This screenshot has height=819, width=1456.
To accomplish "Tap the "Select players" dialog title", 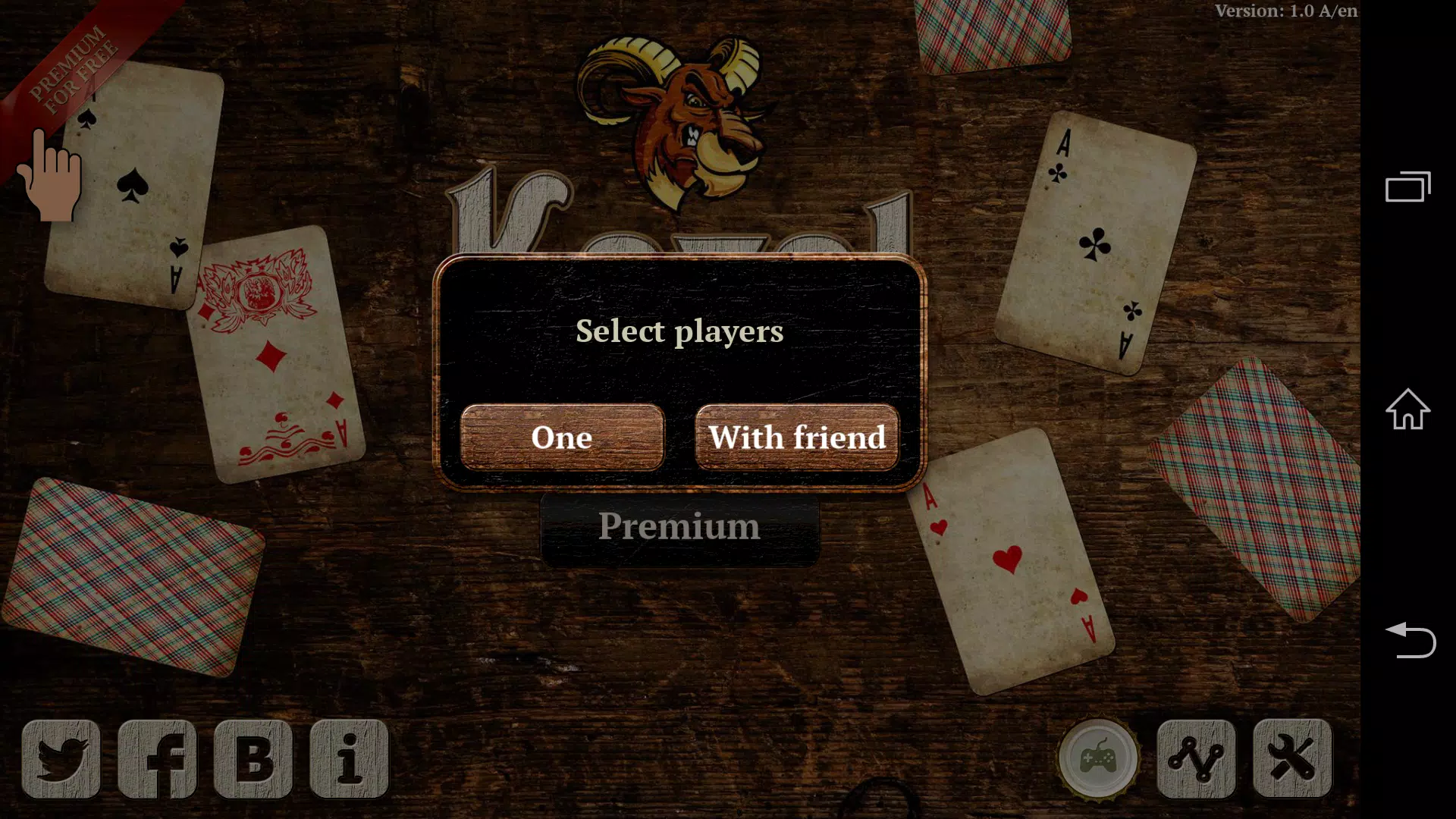I will [679, 331].
